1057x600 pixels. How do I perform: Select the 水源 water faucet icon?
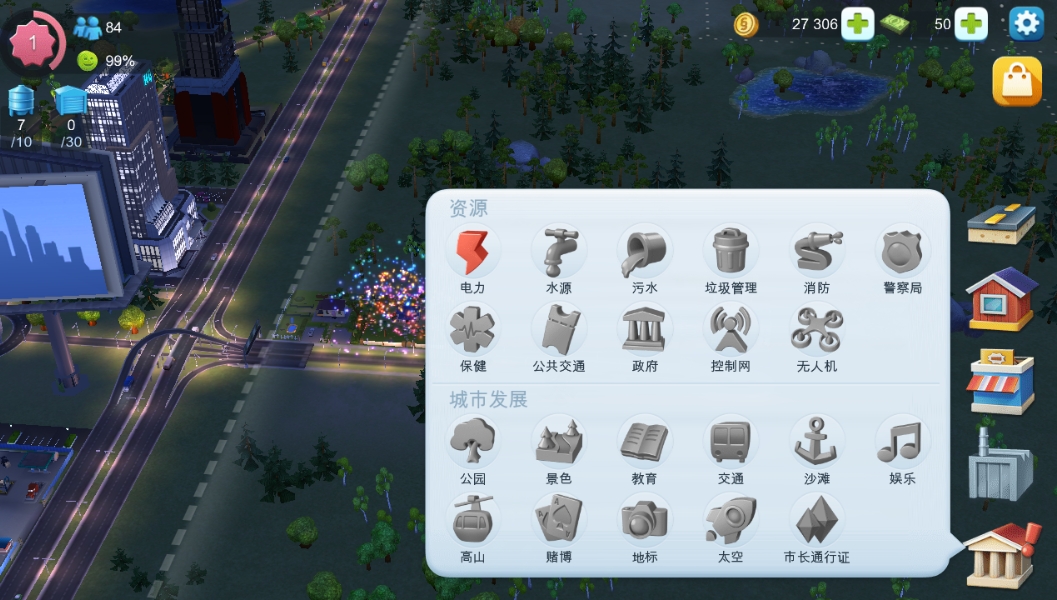(x=559, y=253)
